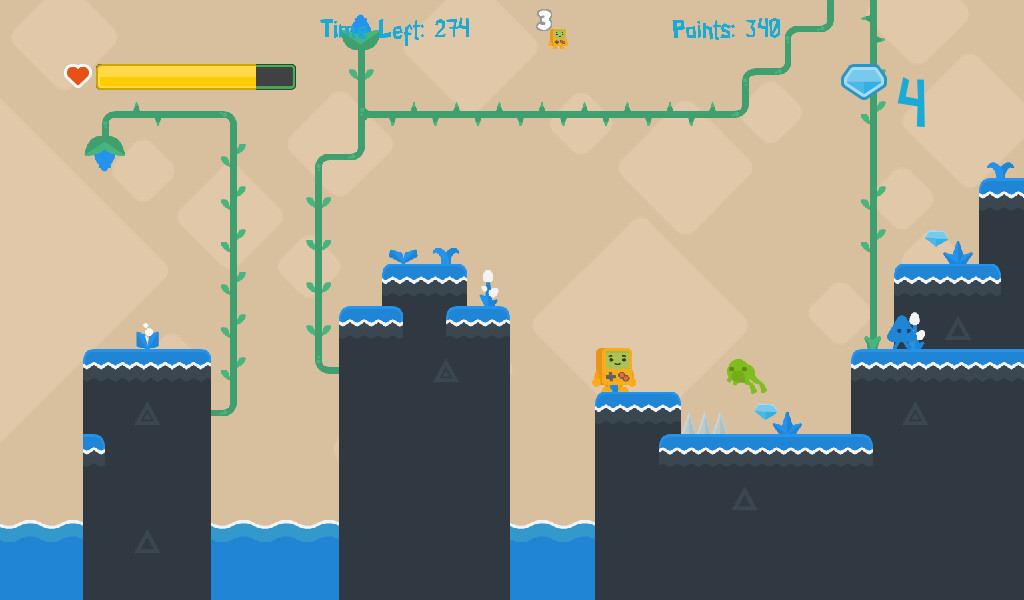Click the heart icon beside the health bar

[78, 76]
